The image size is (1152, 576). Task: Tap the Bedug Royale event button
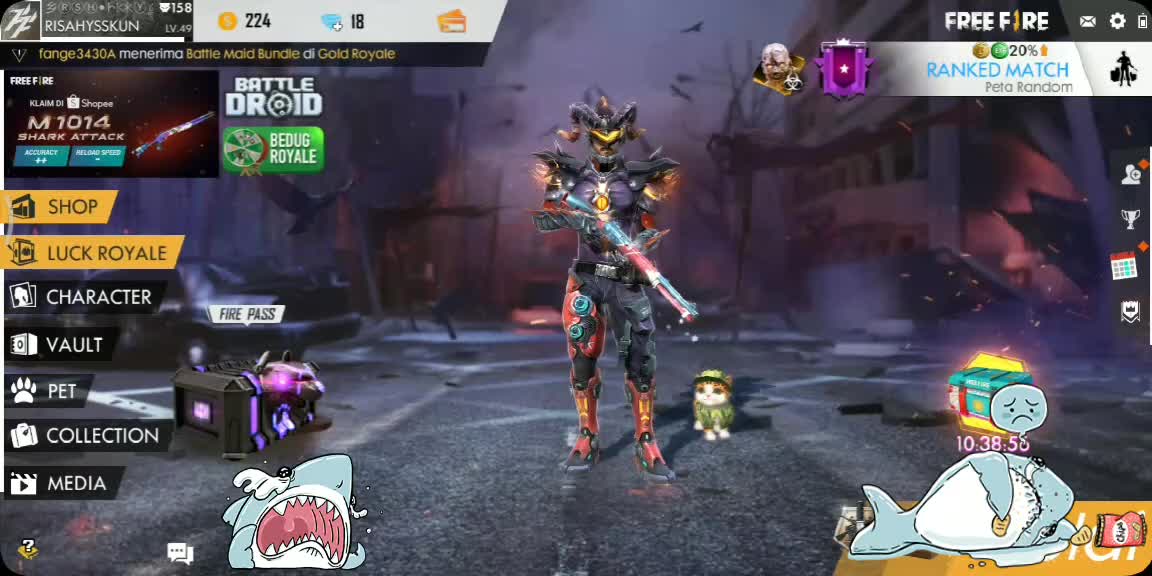click(x=273, y=150)
